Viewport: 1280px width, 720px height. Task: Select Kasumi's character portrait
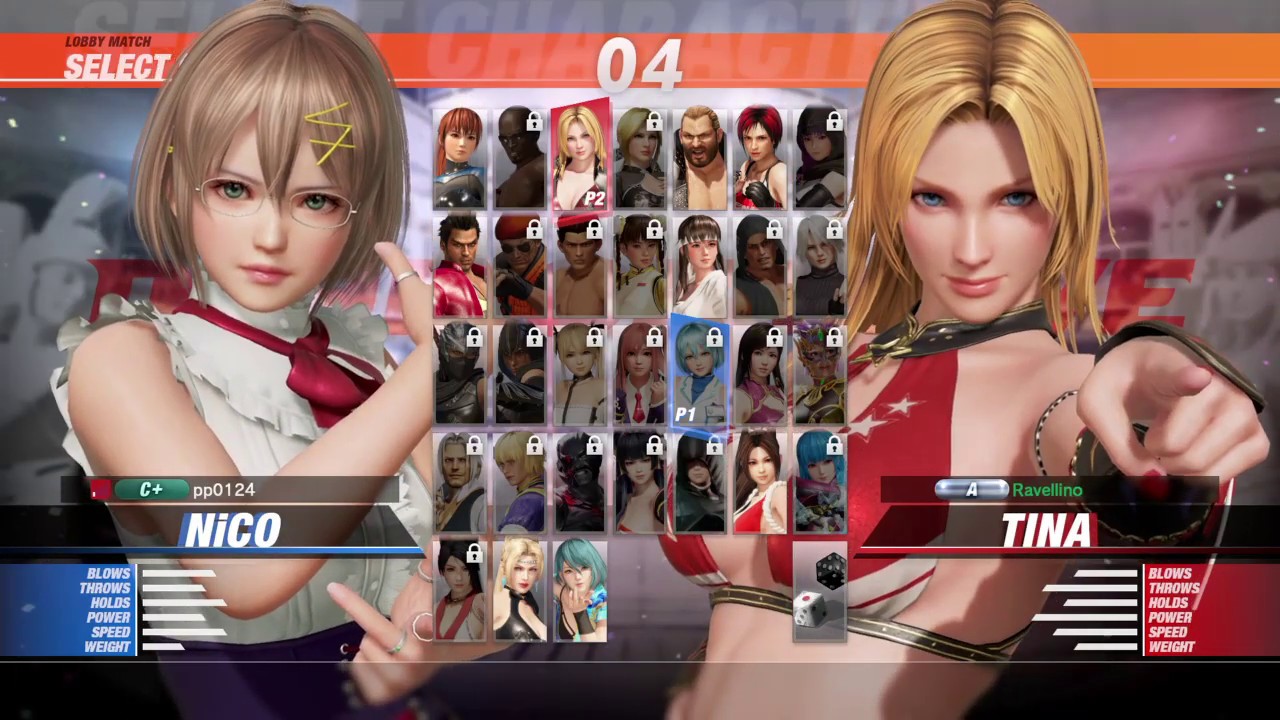459,158
